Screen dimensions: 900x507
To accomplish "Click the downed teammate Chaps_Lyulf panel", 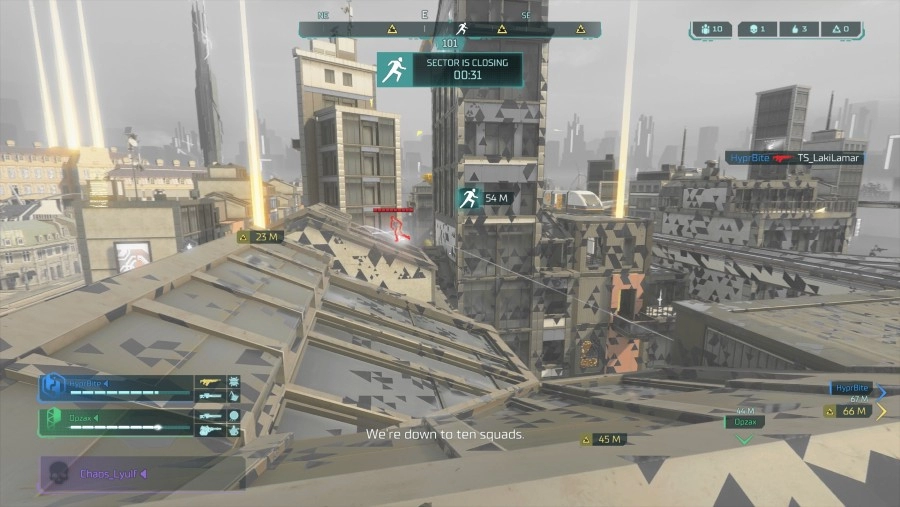I will click(x=140, y=473).
